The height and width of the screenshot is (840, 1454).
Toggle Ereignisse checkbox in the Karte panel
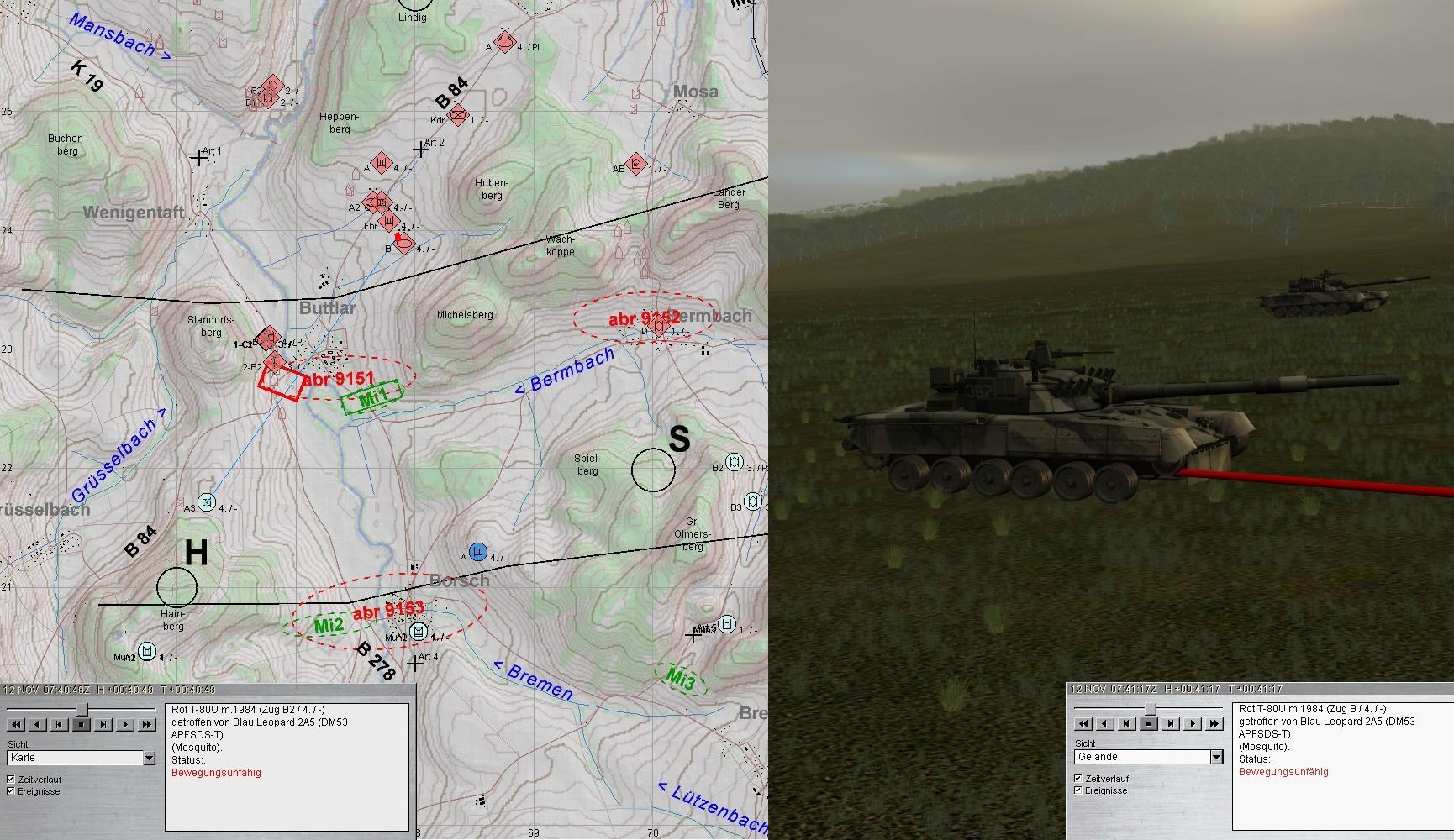11,791
